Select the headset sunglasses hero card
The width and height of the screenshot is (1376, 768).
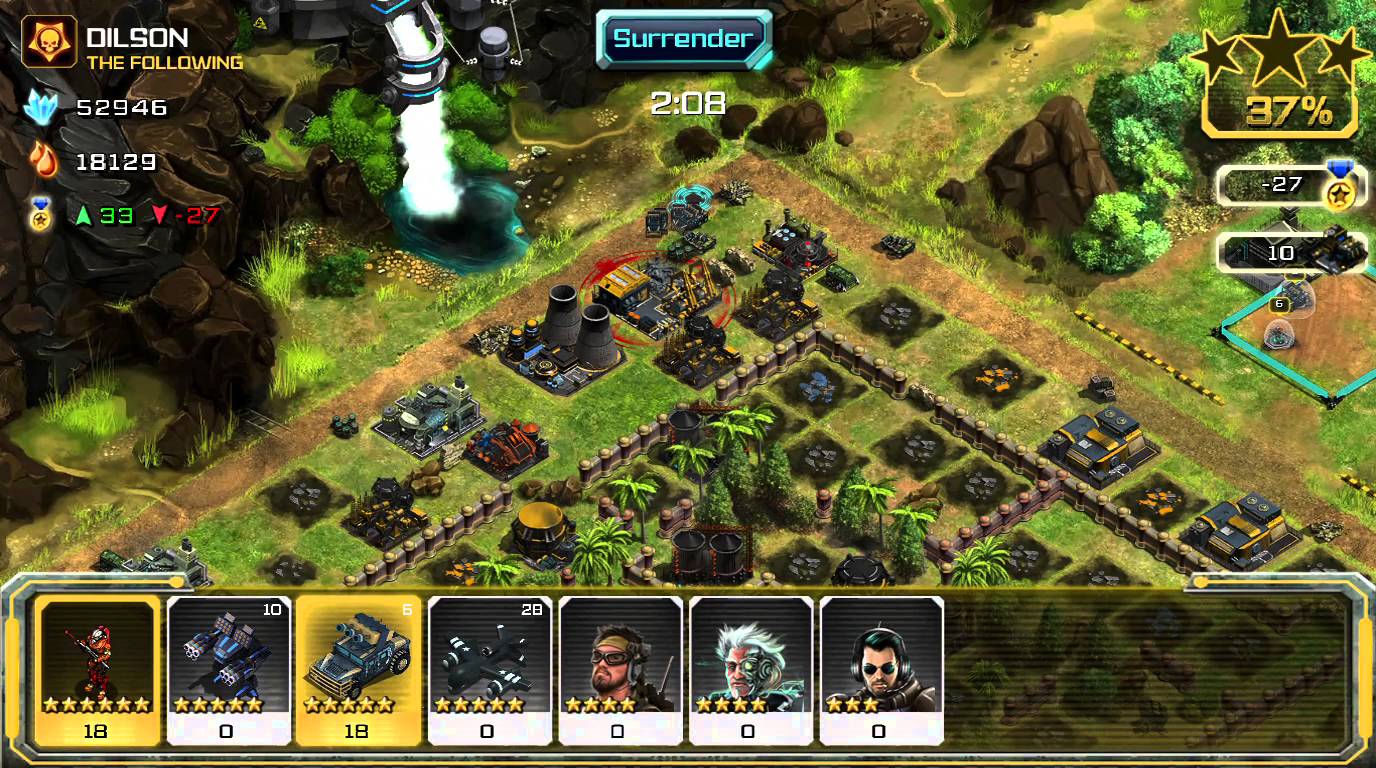click(x=881, y=670)
